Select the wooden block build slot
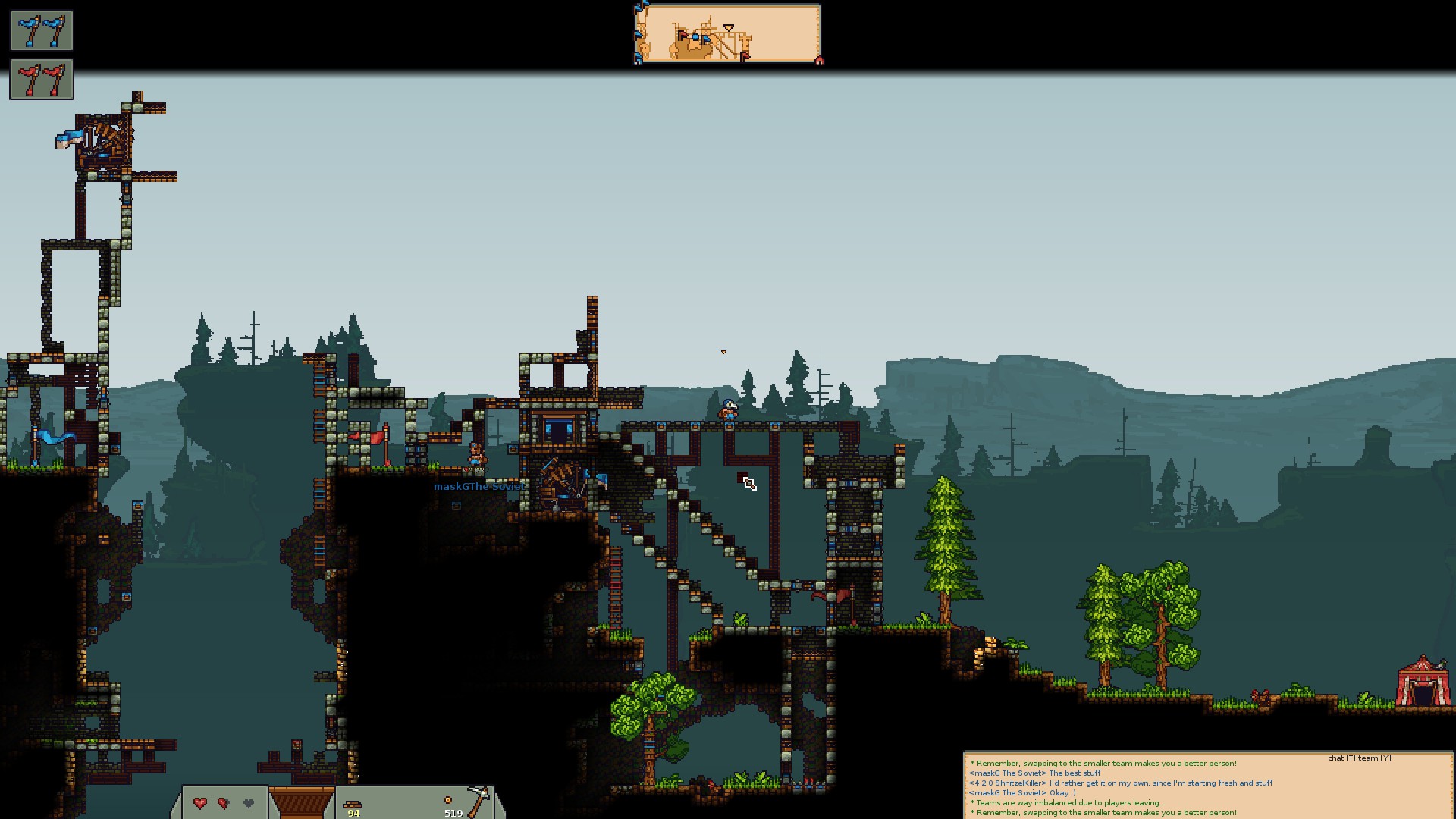The height and width of the screenshot is (819, 1456). click(x=301, y=803)
